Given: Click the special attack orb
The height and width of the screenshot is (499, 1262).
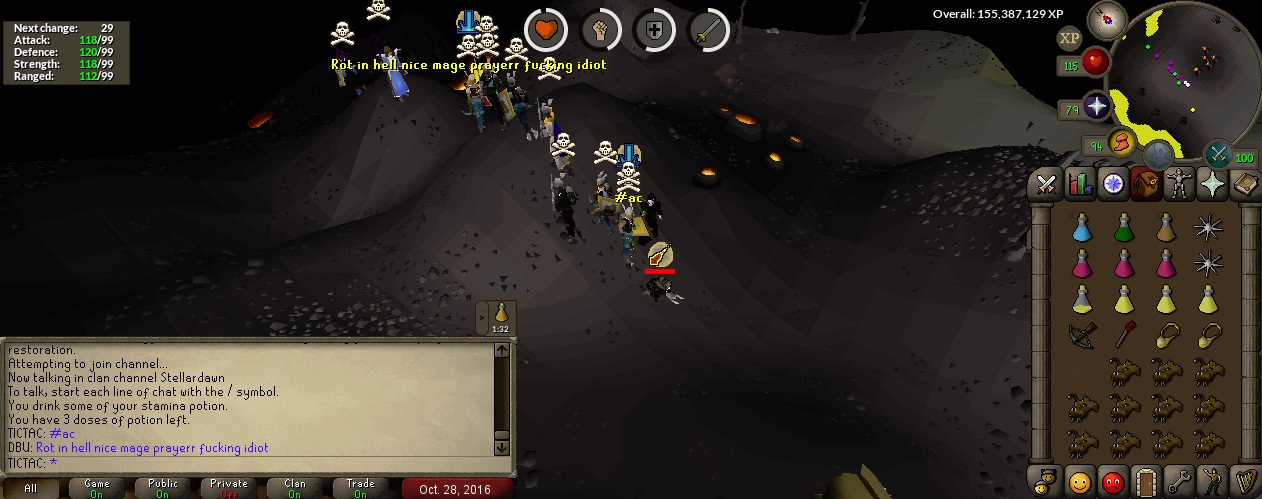Looking at the screenshot, I should point(1218,154).
